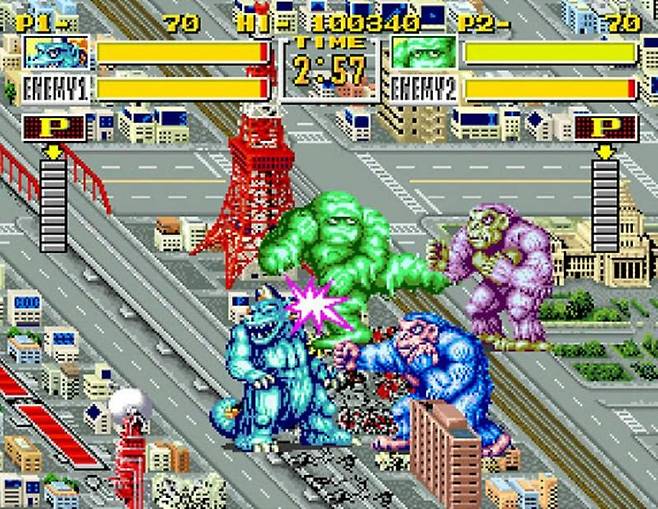Click the left P power gauge icon

[52, 128]
